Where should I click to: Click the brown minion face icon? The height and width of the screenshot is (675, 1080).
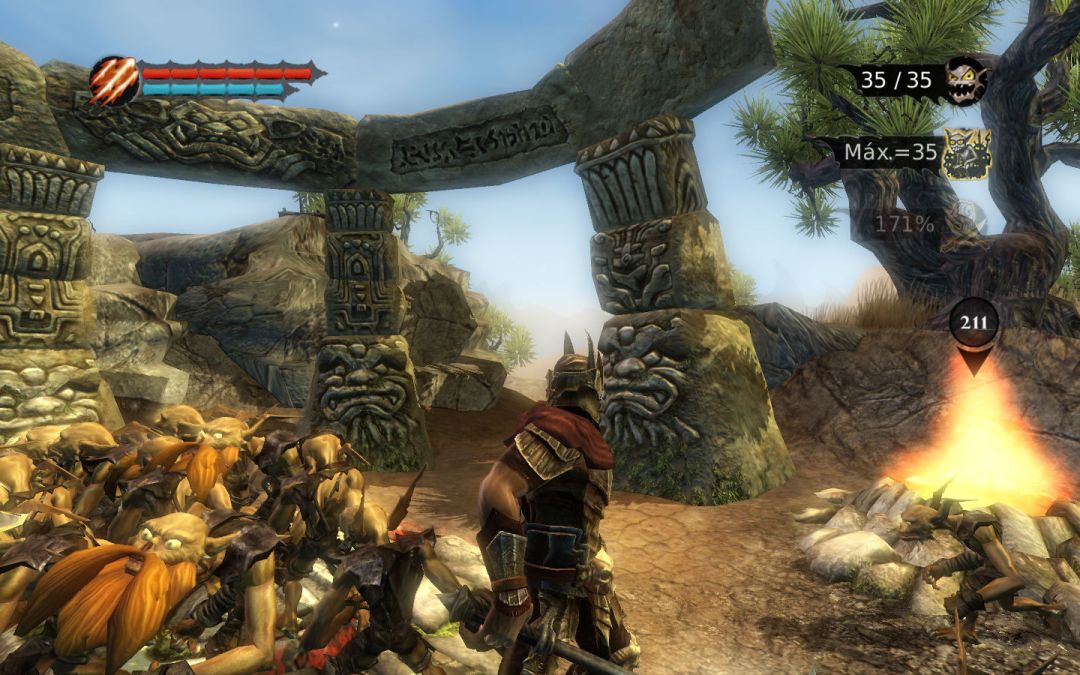[966, 79]
